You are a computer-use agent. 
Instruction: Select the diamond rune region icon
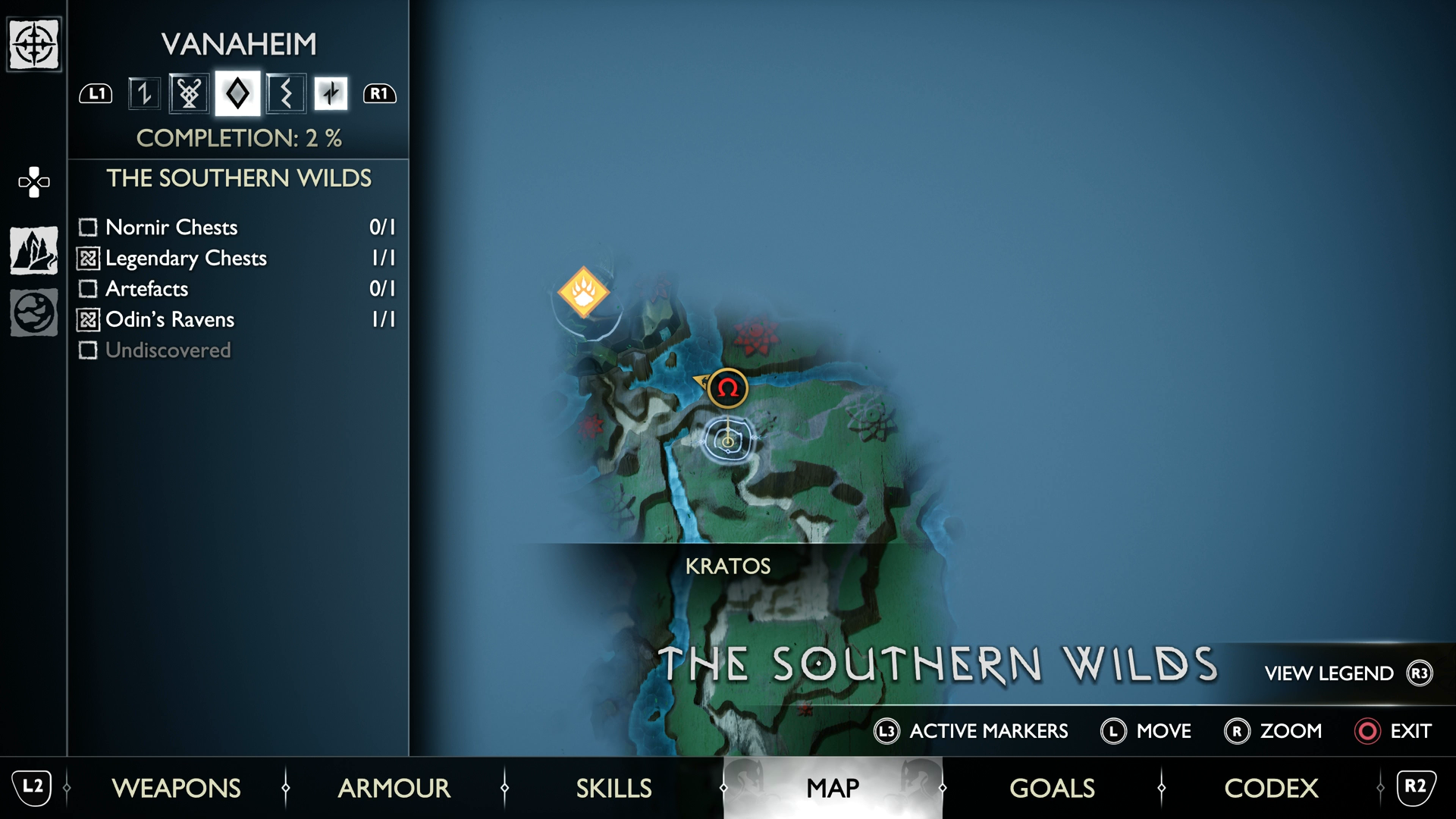click(237, 93)
